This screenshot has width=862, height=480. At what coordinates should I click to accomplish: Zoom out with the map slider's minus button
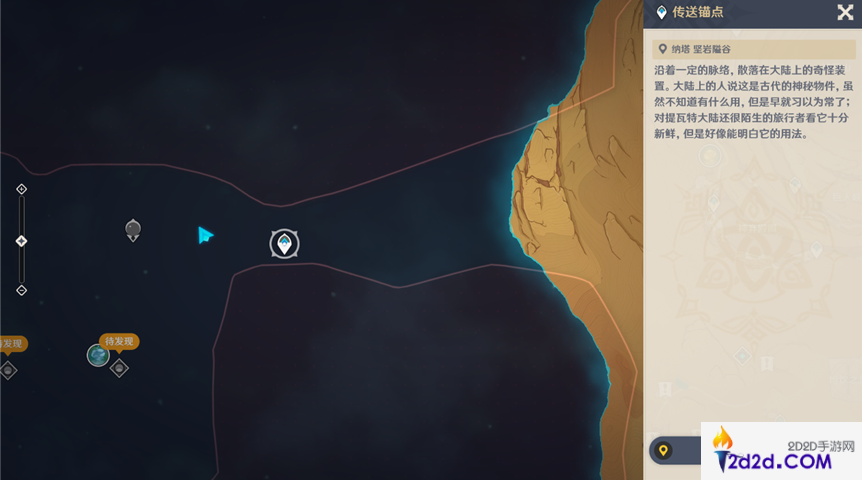pos(22,290)
